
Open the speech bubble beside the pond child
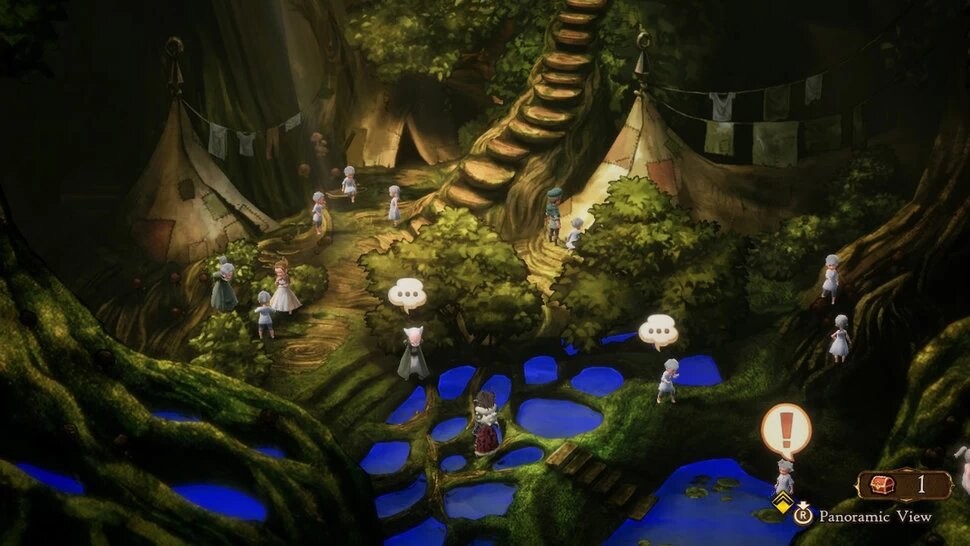click(658, 329)
